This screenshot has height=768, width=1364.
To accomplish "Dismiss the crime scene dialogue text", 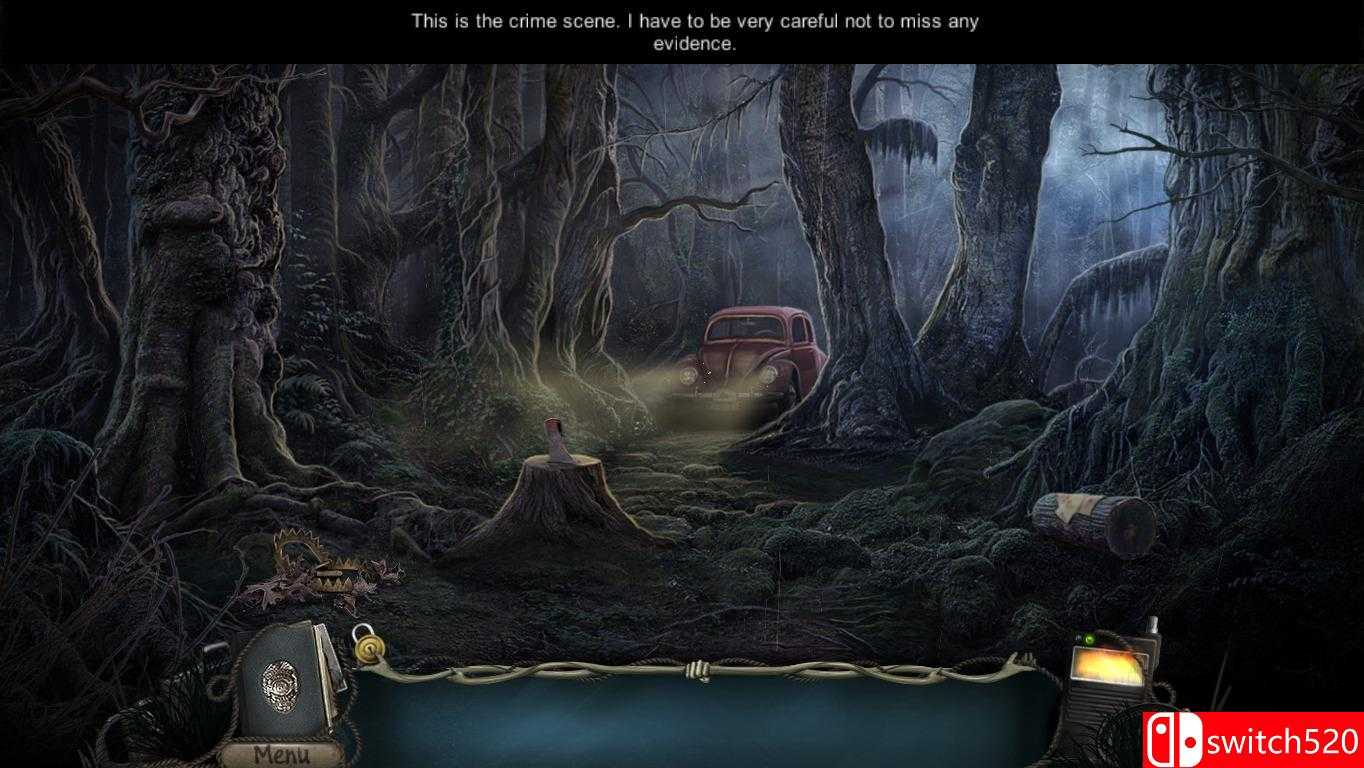I will tap(694, 31).
